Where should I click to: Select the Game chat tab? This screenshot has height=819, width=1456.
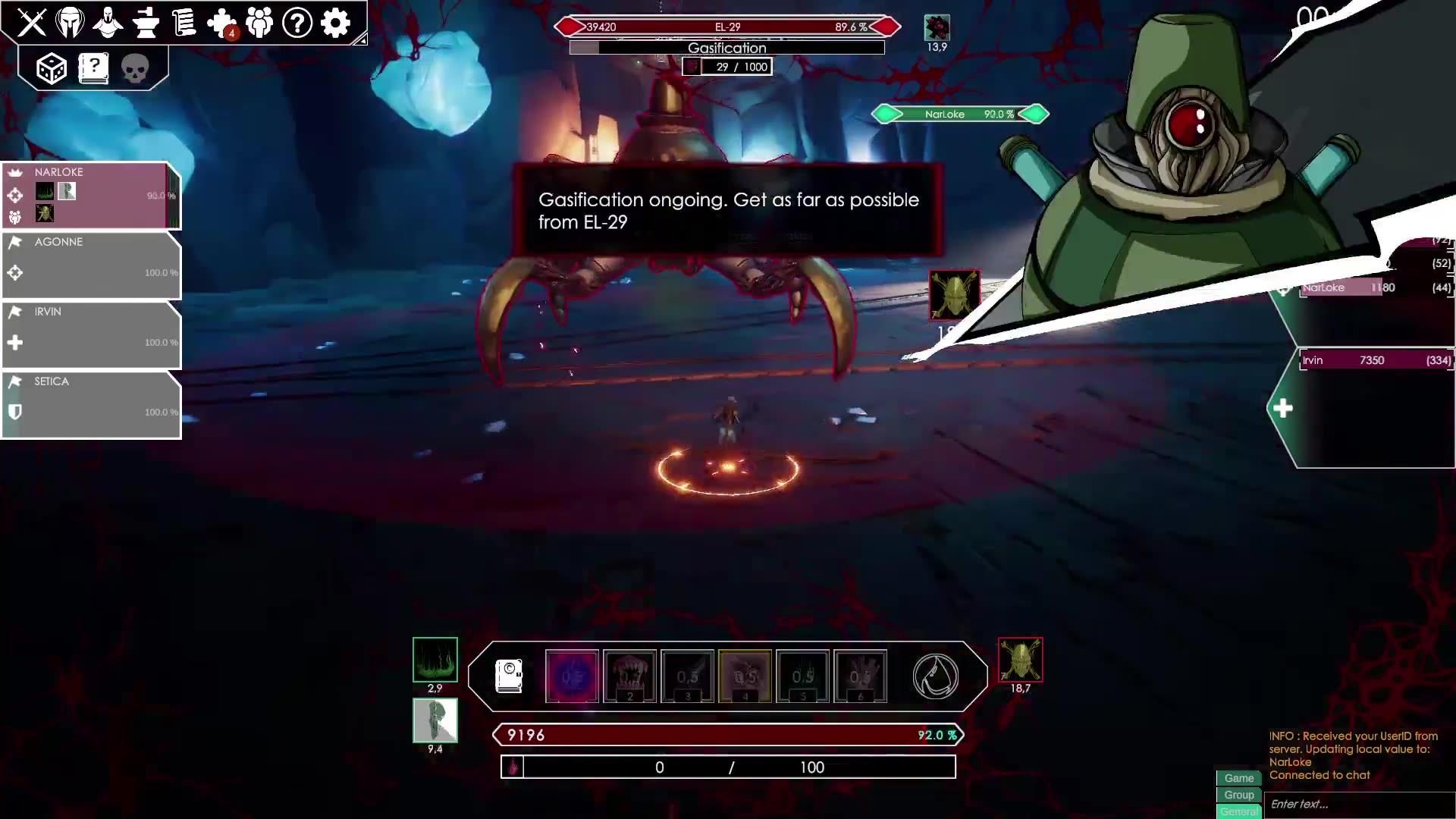pos(1238,778)
